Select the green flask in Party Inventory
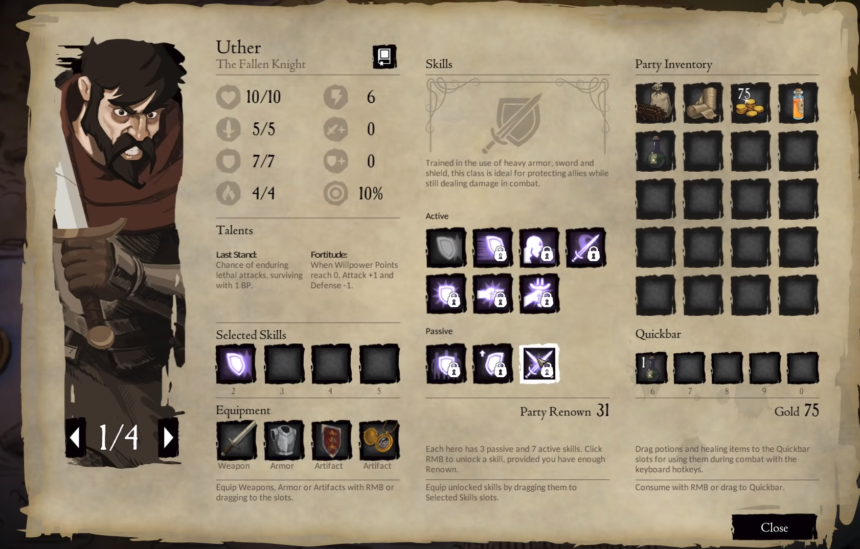This screenshot has width=860, height=549. tap(655, 151)
